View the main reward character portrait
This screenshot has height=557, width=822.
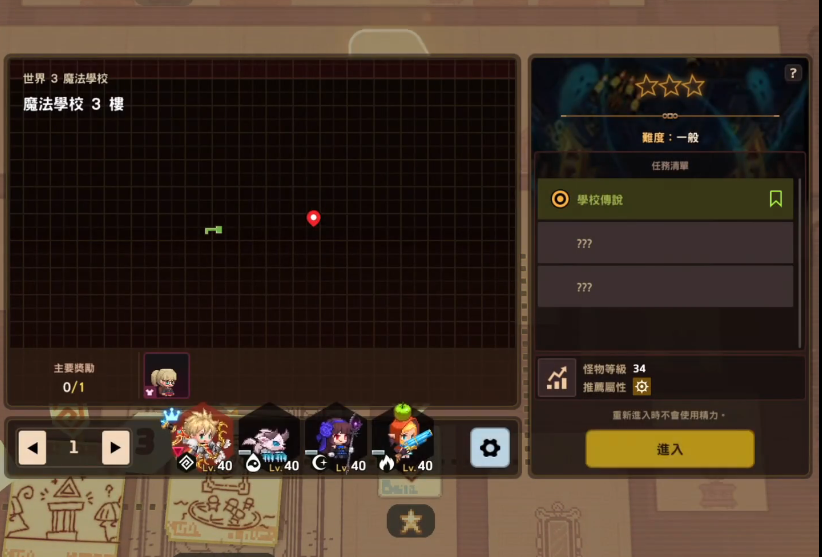[166, 375]
